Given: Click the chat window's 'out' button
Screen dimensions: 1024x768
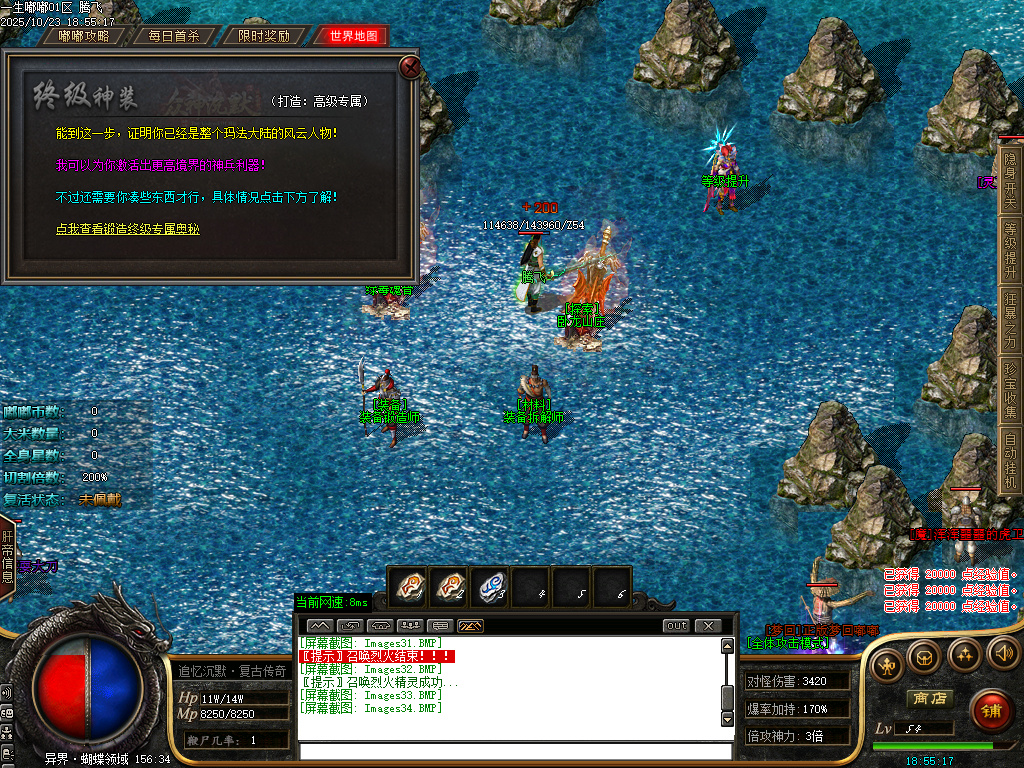Looking at the screenshot, I should [x=676, y=626].
